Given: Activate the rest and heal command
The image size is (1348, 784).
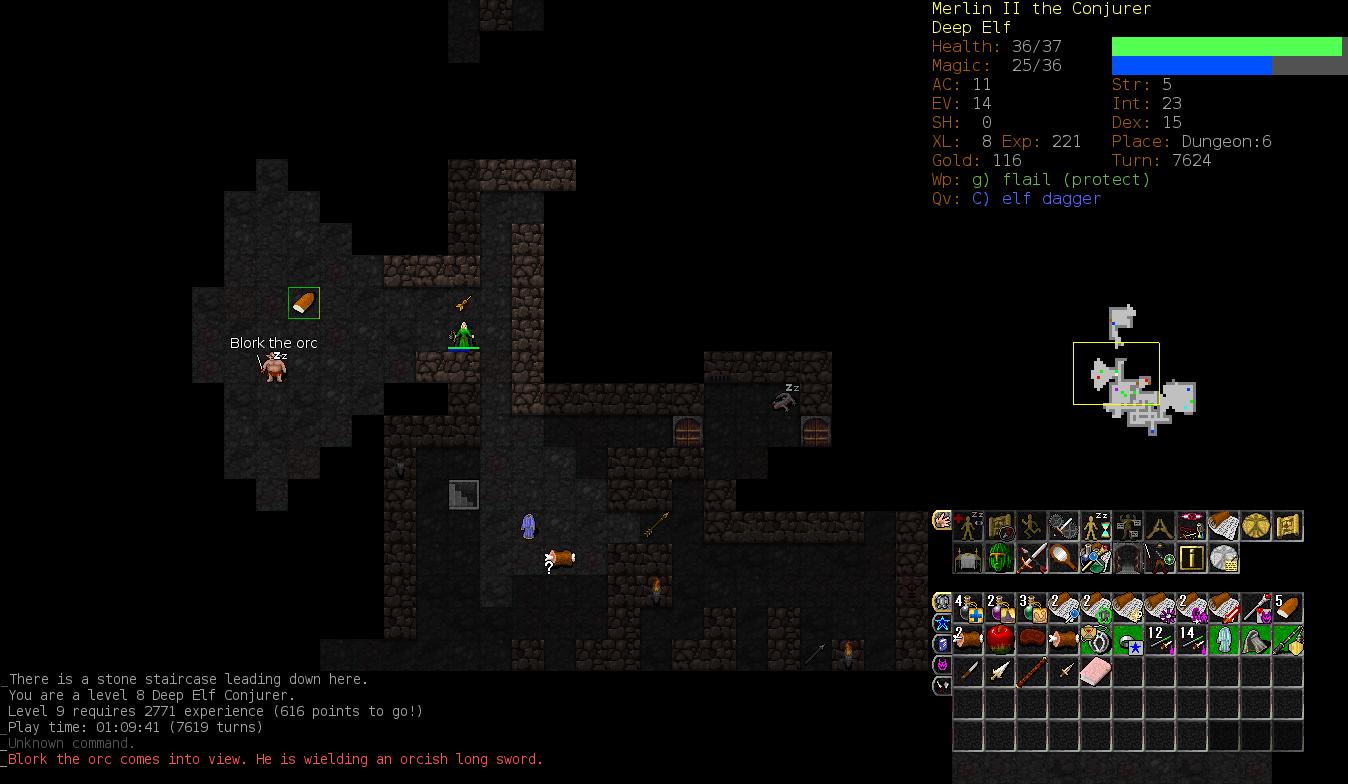Looking at the screenshot, I should pos(968,526).
